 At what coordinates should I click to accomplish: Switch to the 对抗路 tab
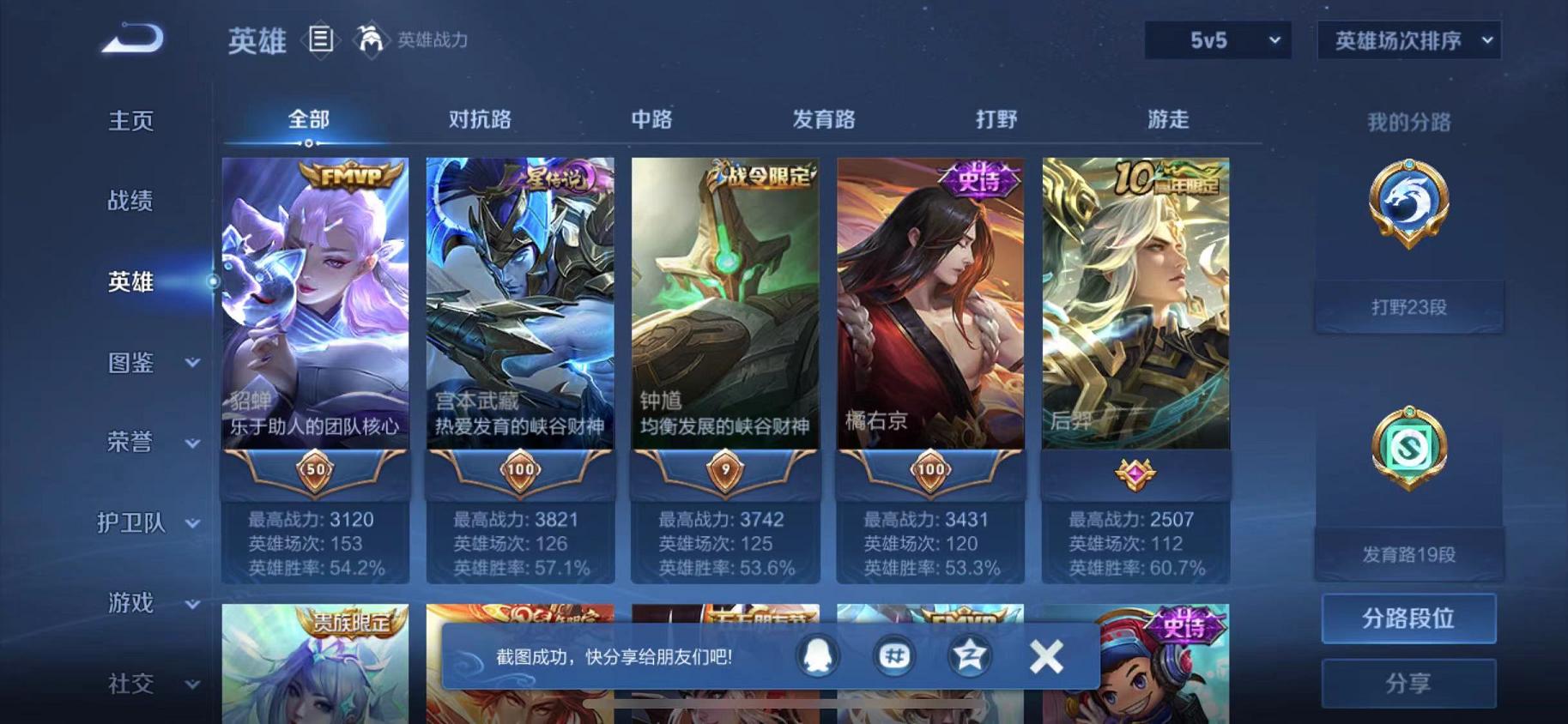pyautogui.click(x=480, y=120)
